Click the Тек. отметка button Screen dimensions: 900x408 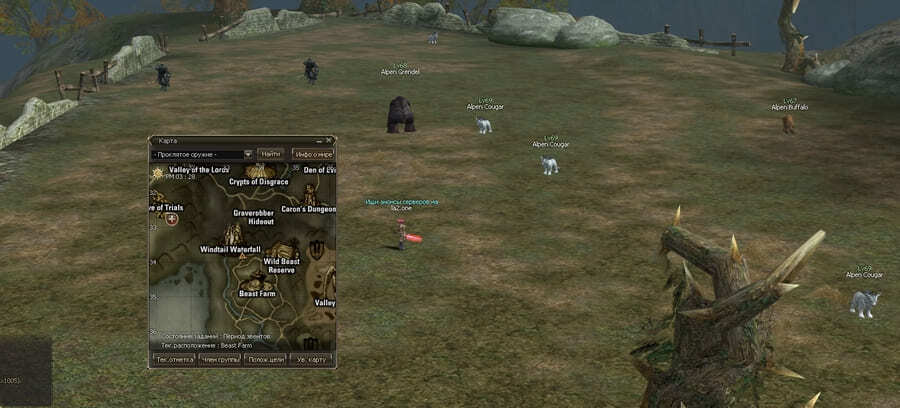(173, 358)
